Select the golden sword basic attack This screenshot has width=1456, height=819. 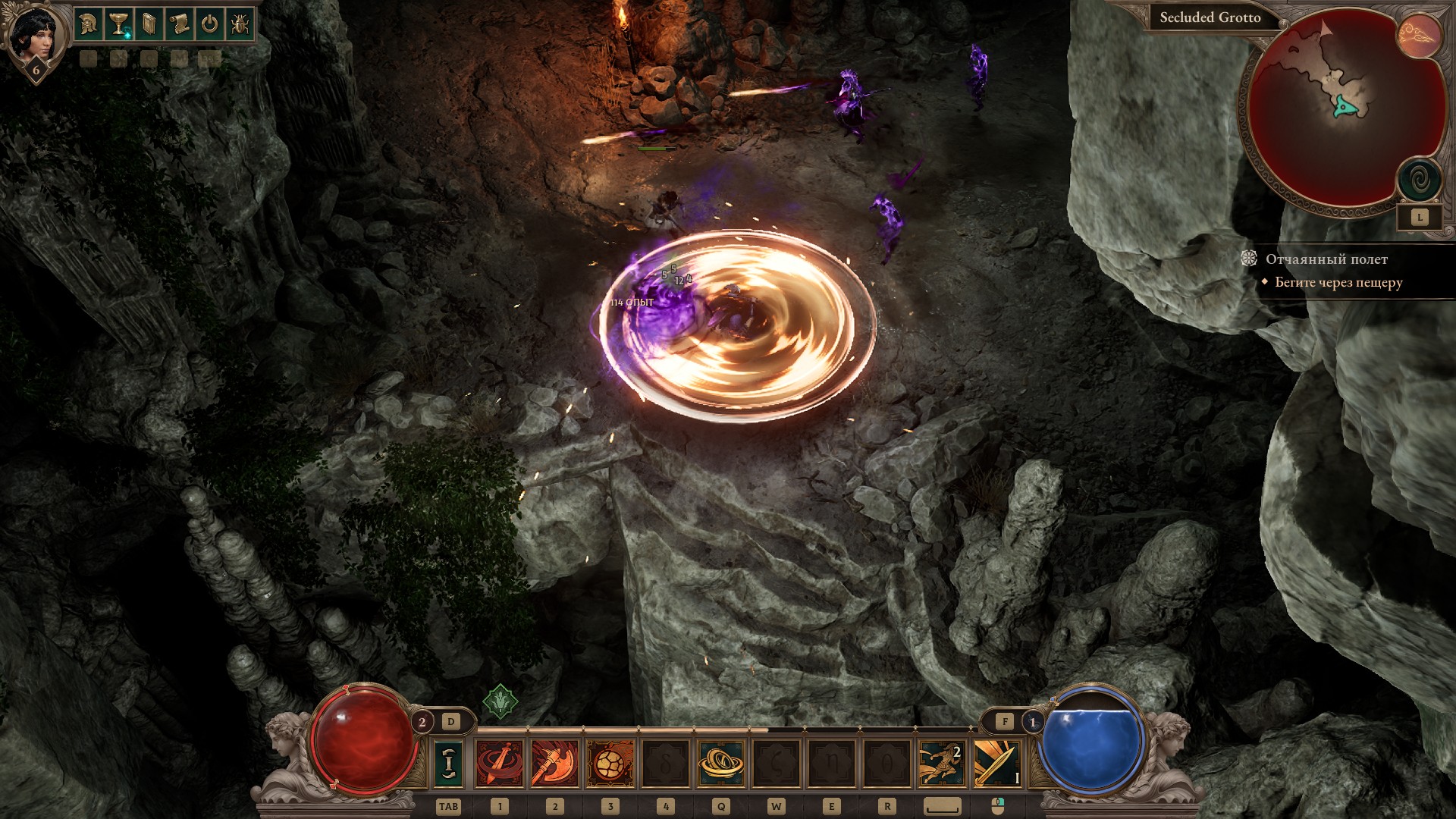(997, 763)
